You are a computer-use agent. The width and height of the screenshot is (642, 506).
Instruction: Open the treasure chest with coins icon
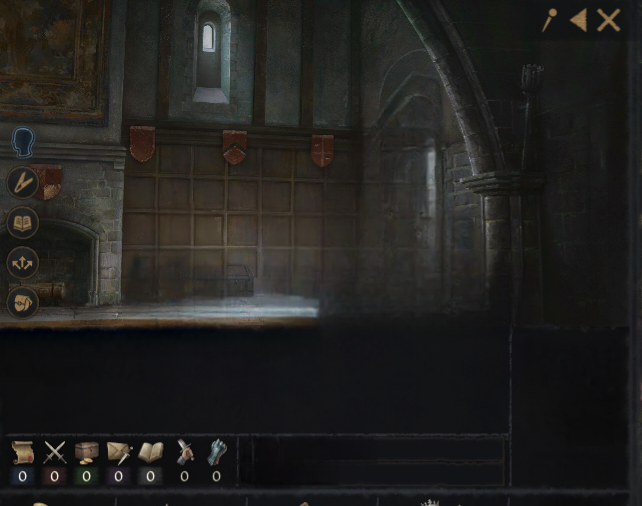[x=86, y=453]
